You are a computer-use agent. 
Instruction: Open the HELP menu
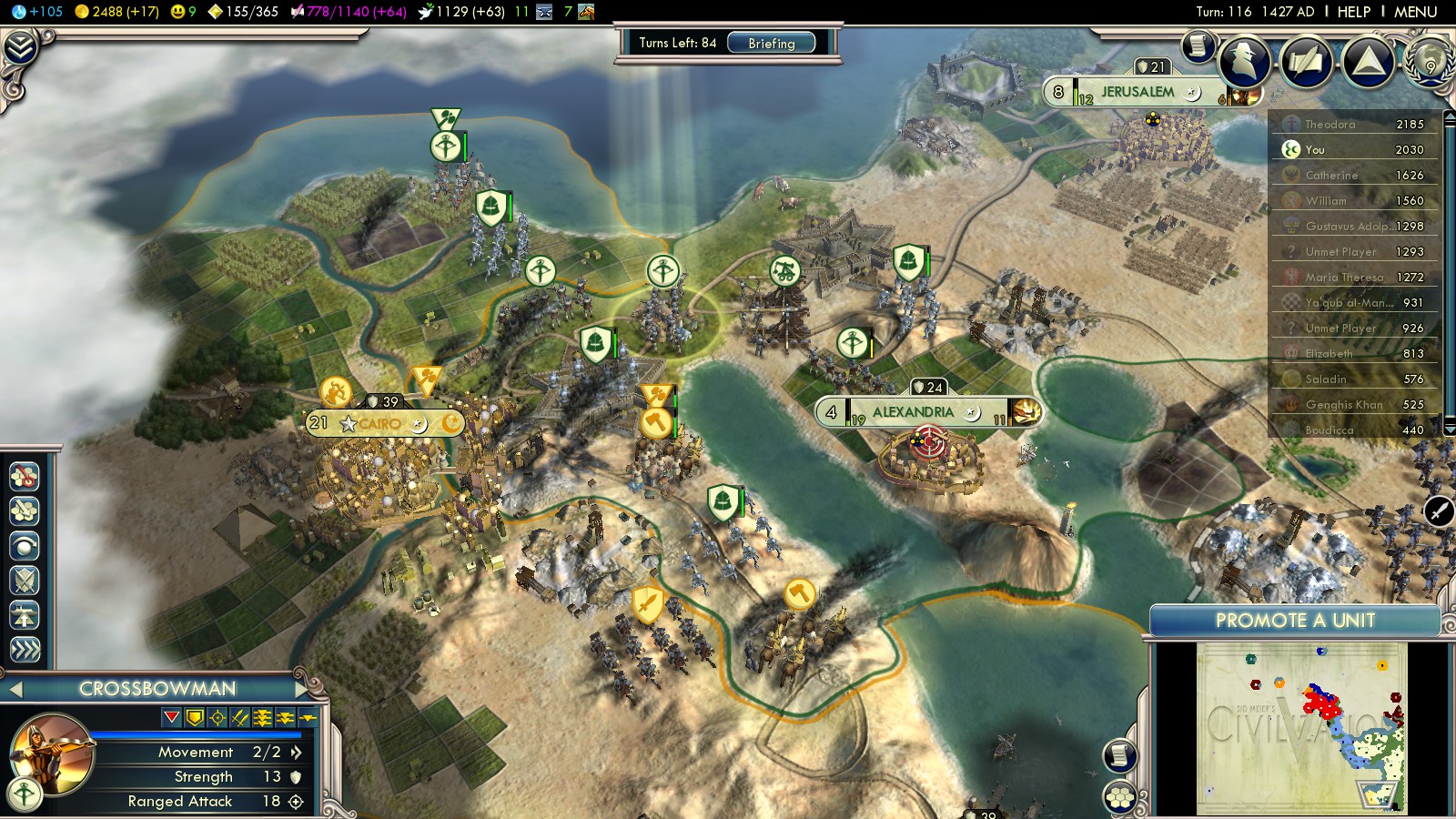click(x=1353, y=12)
